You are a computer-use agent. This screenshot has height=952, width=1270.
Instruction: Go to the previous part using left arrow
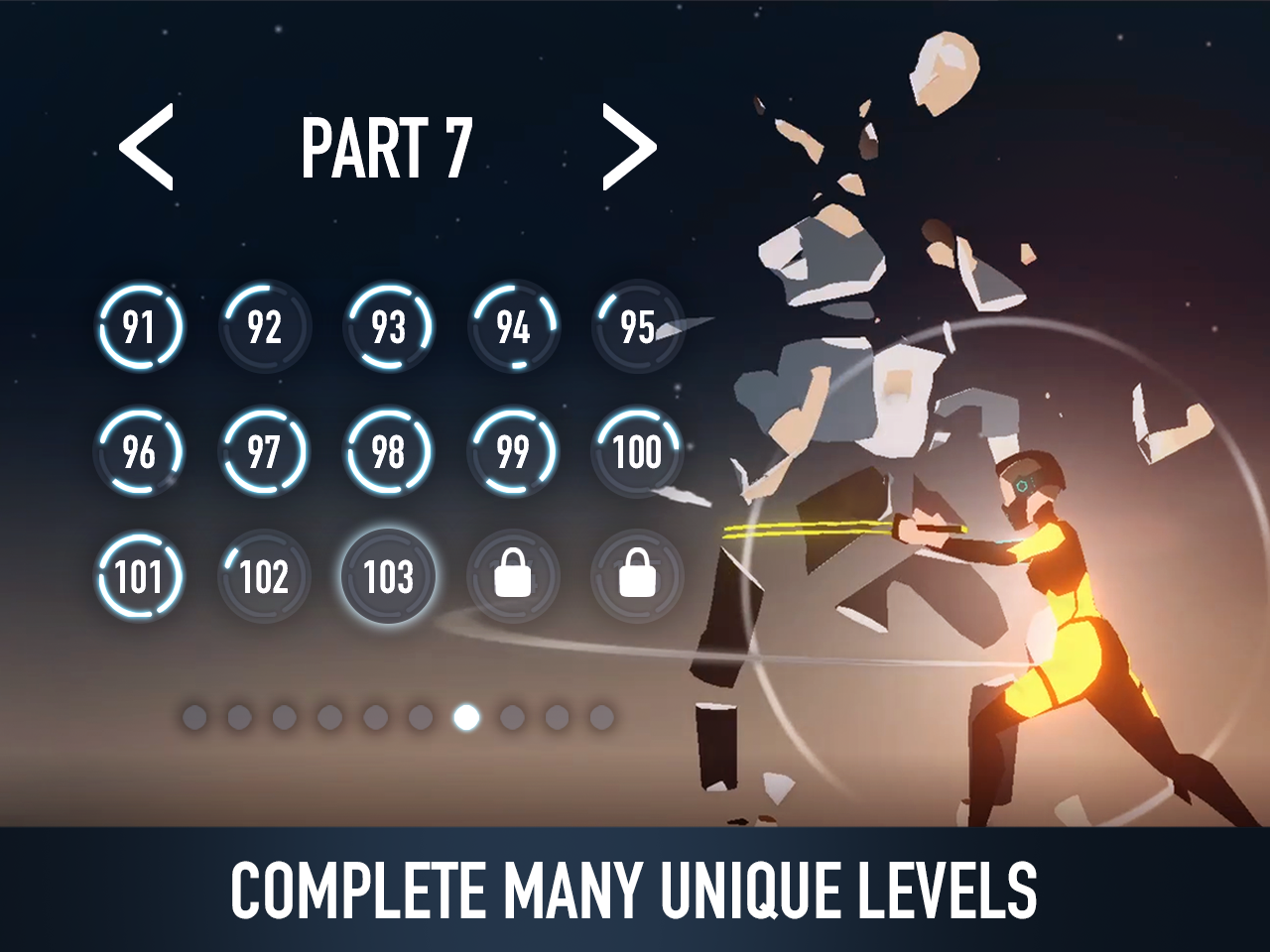[145, 149]
